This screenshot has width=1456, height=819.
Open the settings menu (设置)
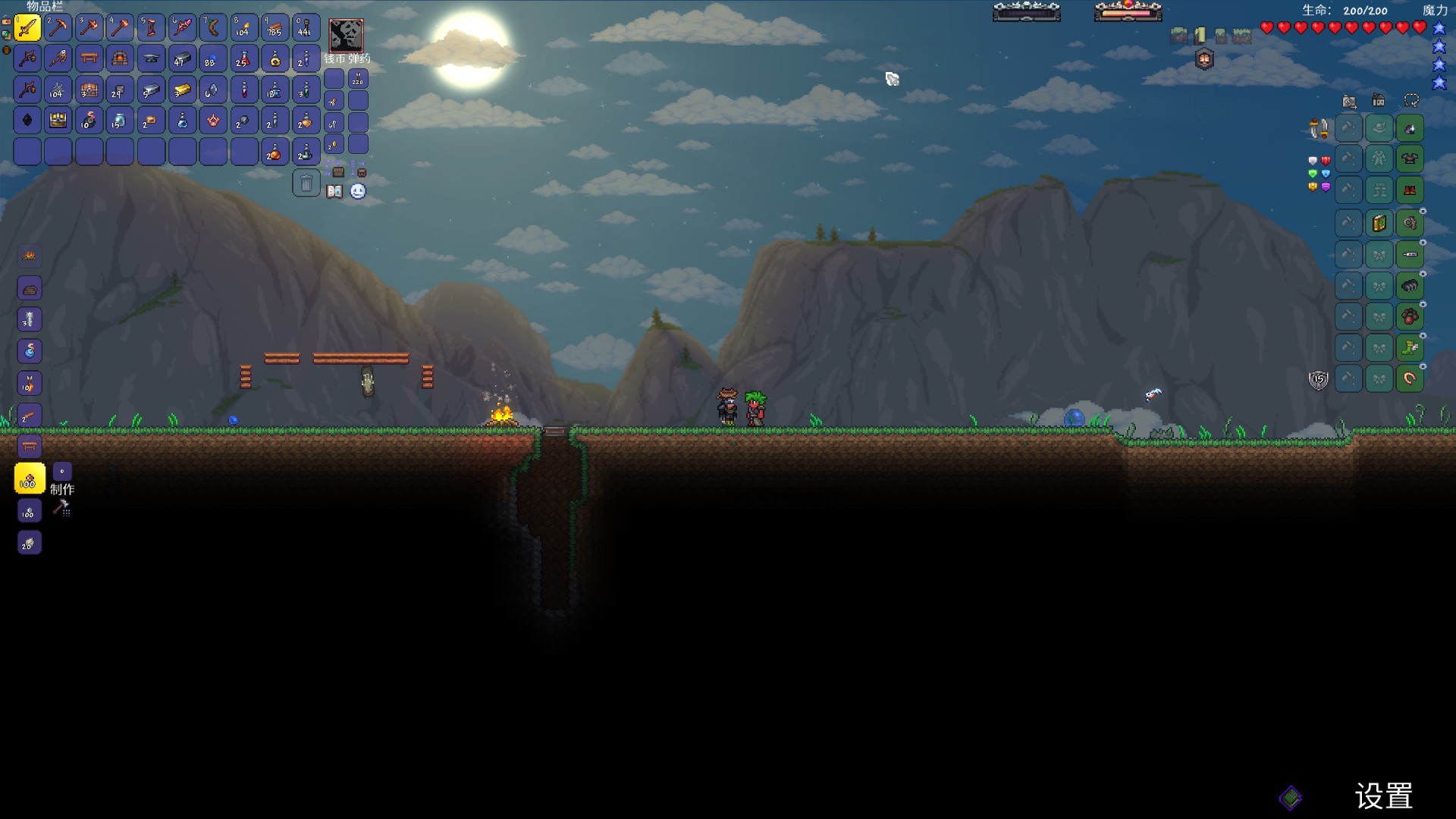[1383, 796]
